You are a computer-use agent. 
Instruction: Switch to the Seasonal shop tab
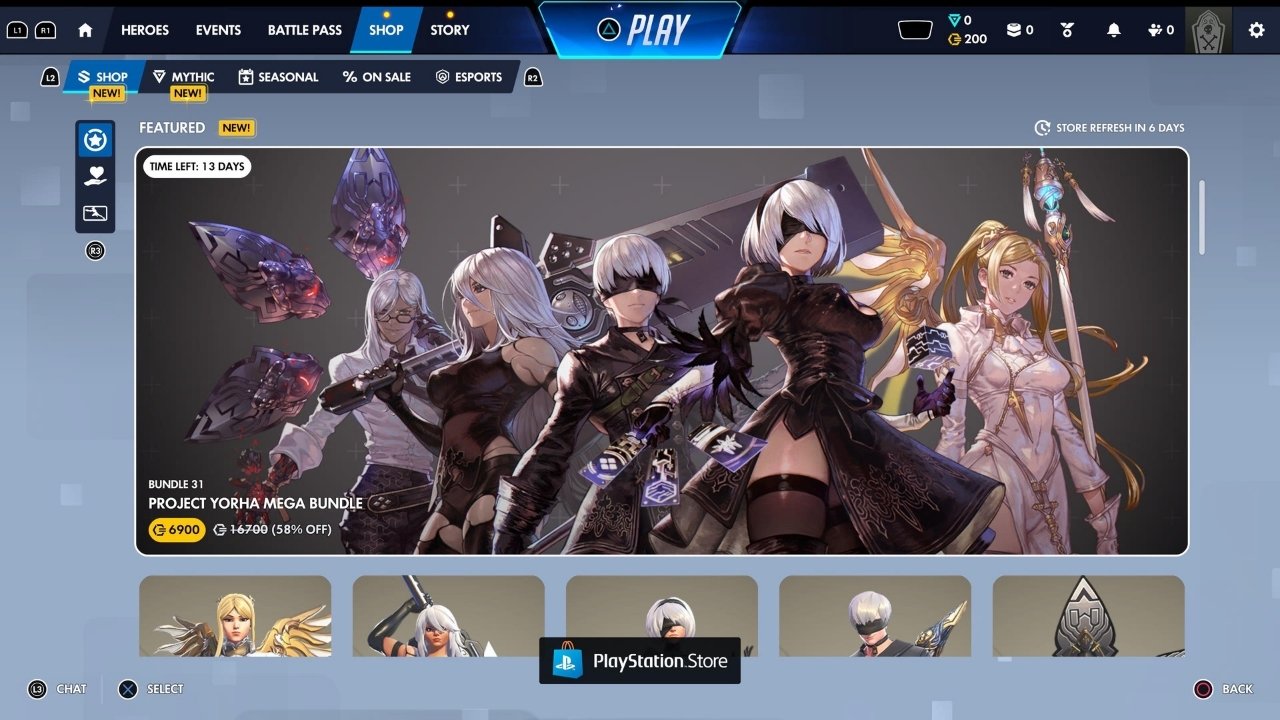click(x=278, y=77)
